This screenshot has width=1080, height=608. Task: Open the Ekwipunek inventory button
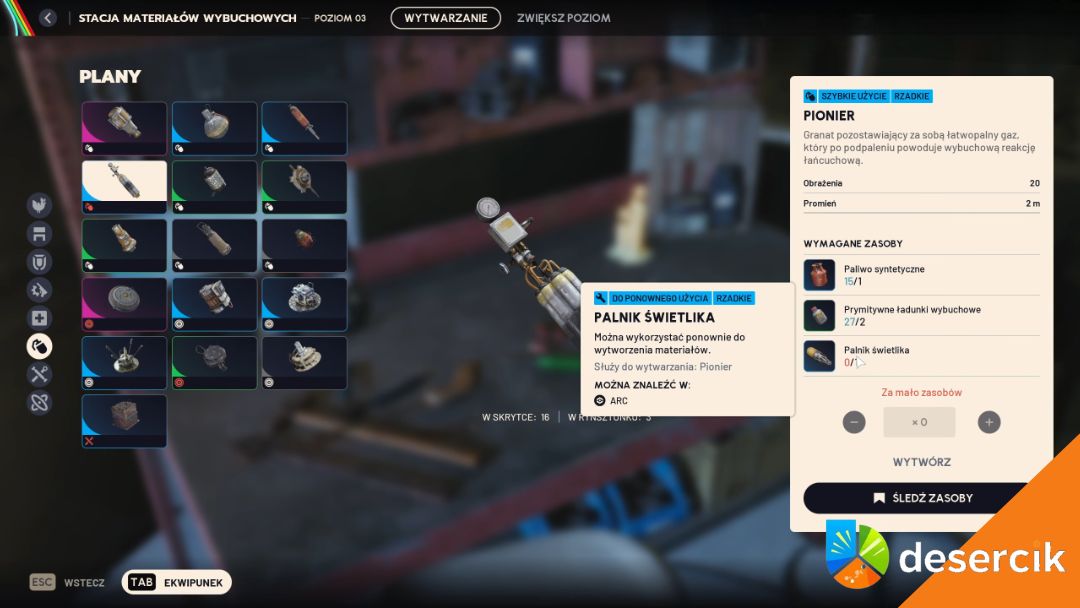[177, 582]
